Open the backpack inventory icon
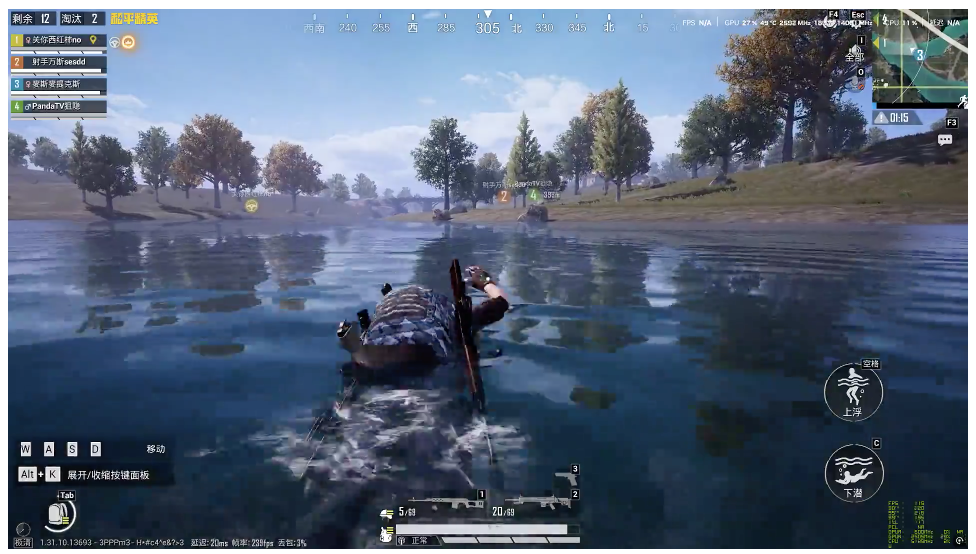Image resolution: width=976 pixels, height=554 pixels. click(x=62, y=514)
